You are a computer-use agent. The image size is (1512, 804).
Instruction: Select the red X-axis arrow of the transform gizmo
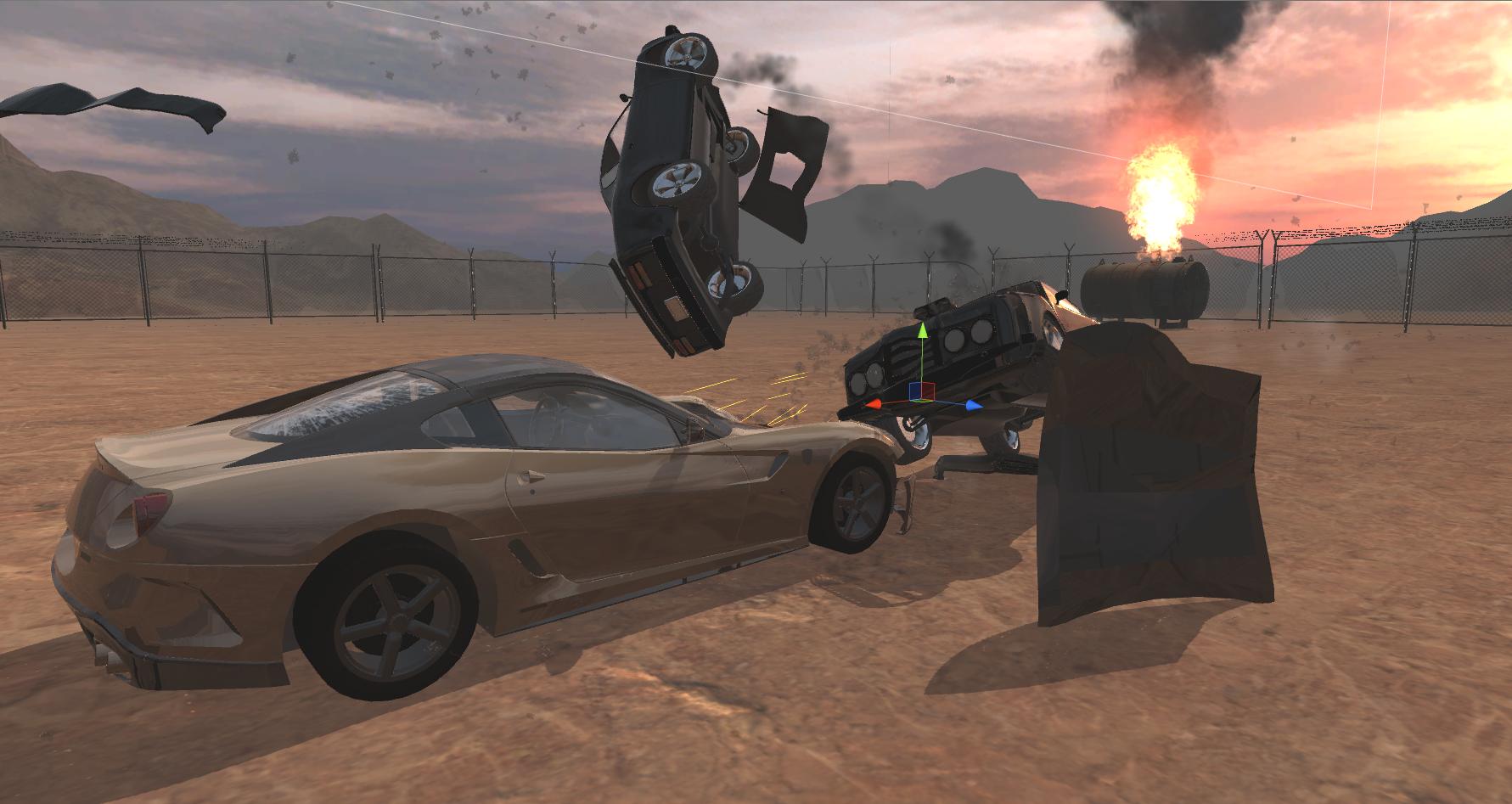coord(874,405)
